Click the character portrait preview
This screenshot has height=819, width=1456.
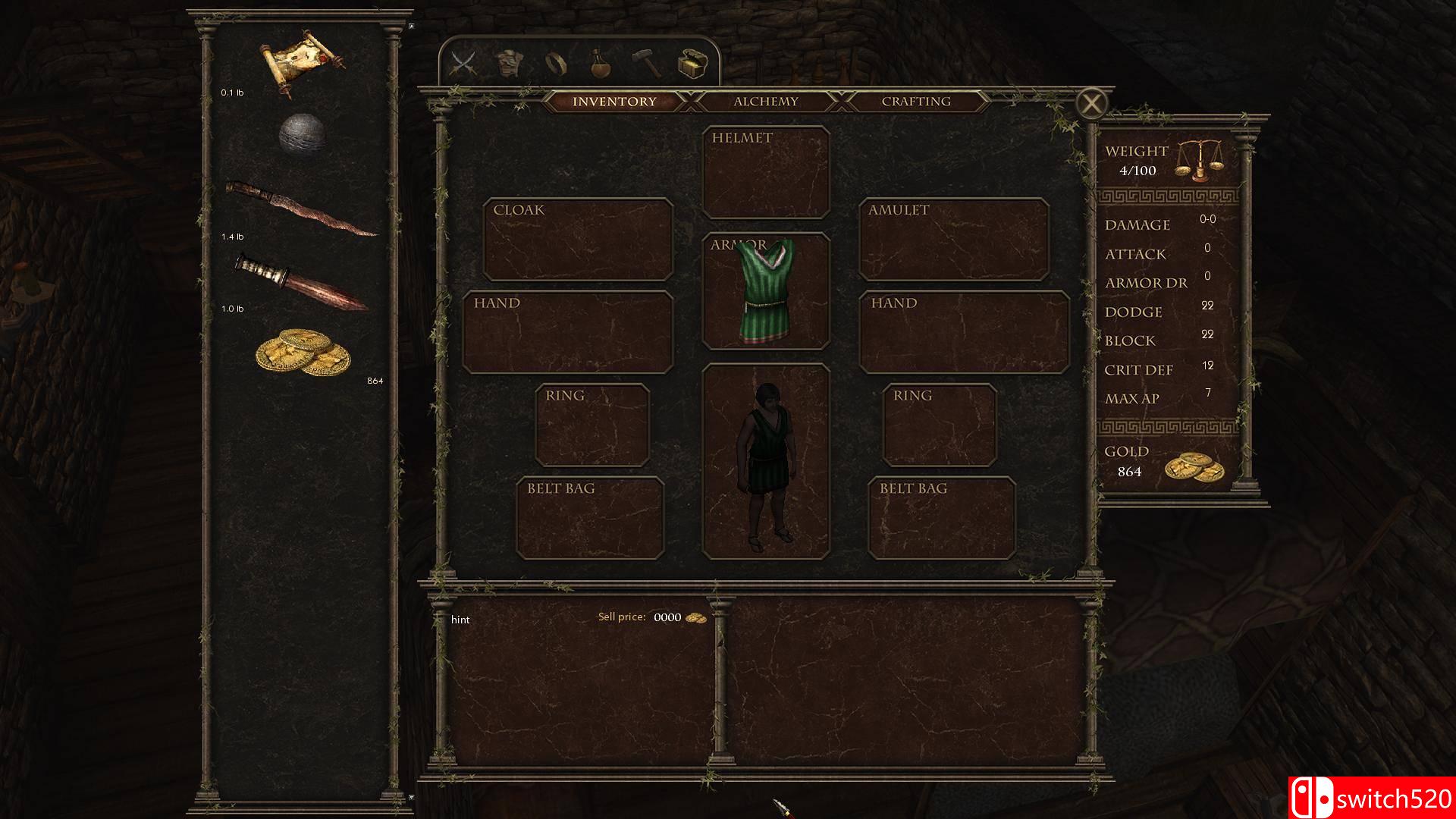[x=766, y=461]
